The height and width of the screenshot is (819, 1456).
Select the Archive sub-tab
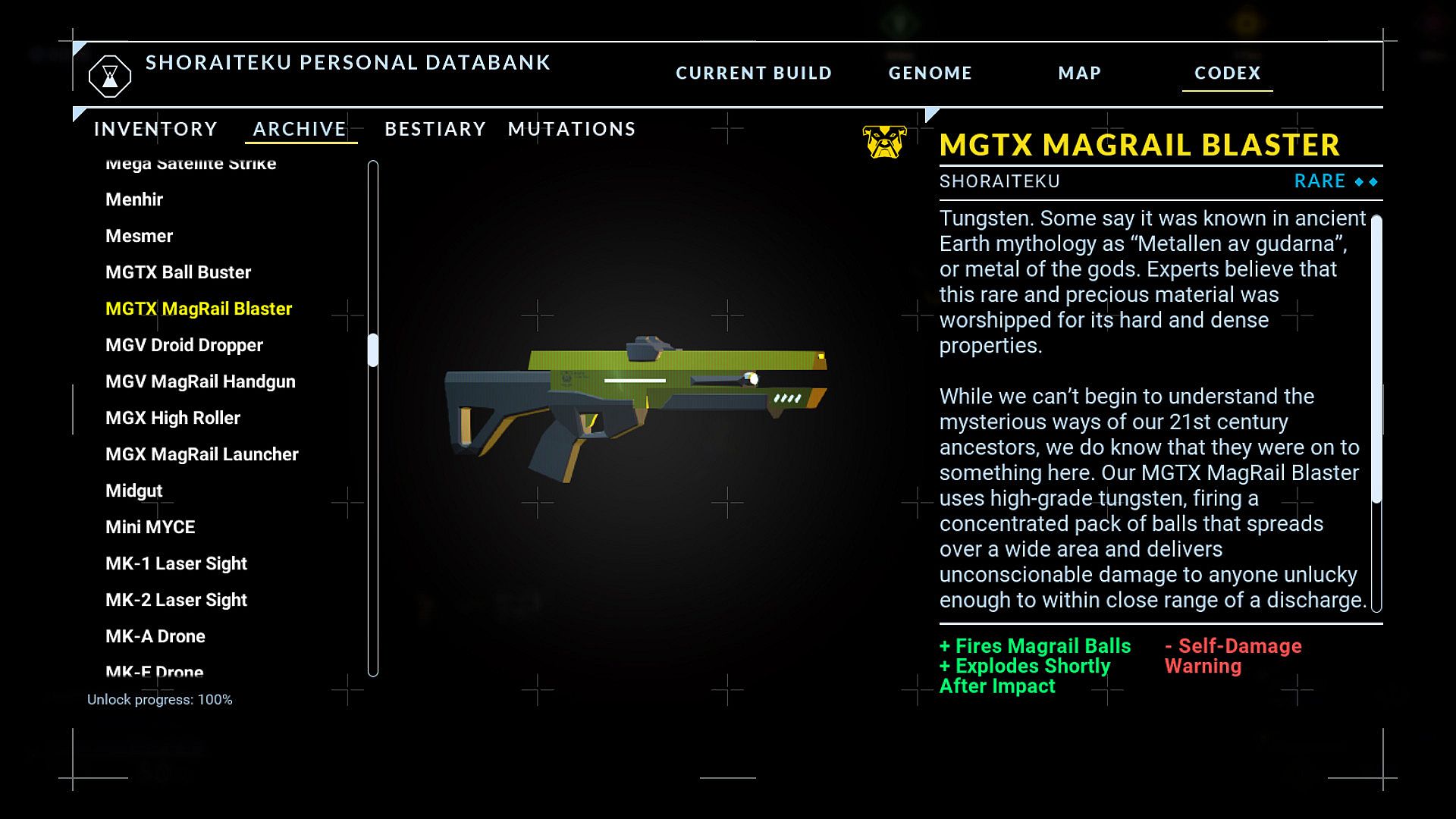[x=300, y=129]
